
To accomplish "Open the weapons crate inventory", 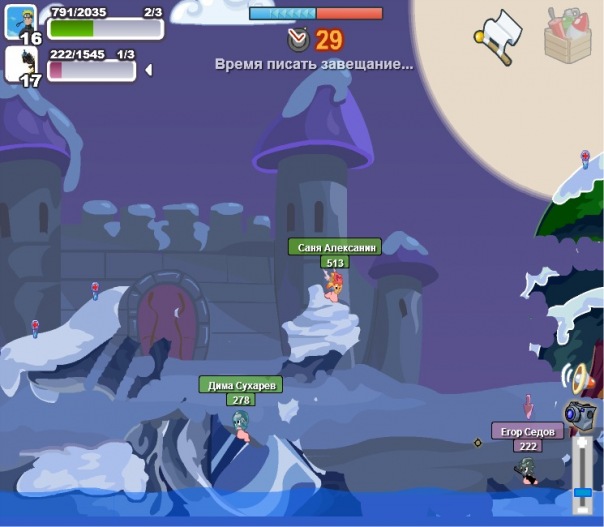I will pos(570,35).
